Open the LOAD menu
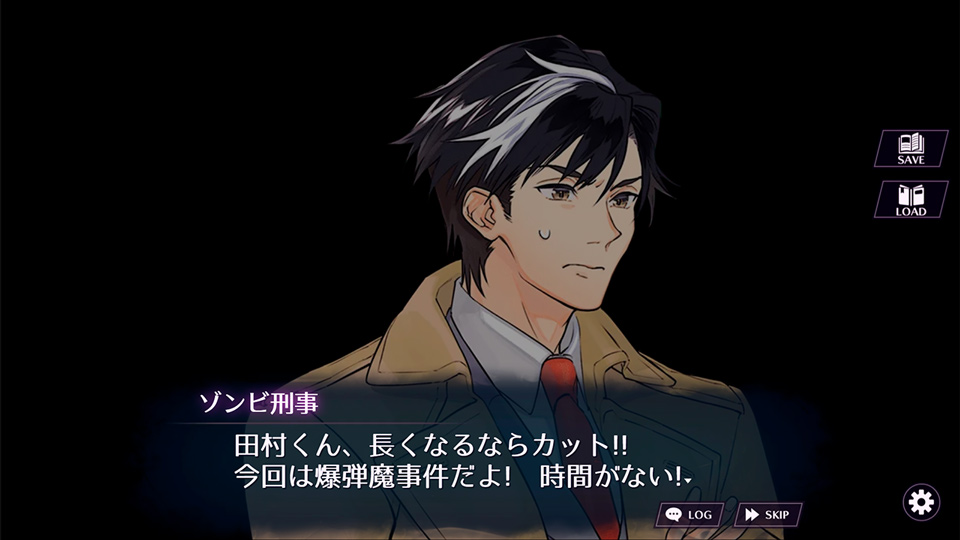960x540 pixels. 911,199
